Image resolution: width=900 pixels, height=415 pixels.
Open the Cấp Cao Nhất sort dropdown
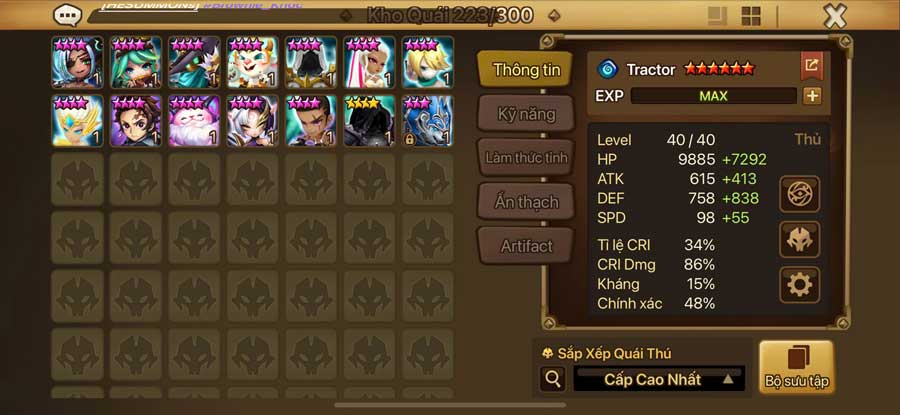point(659,380)
